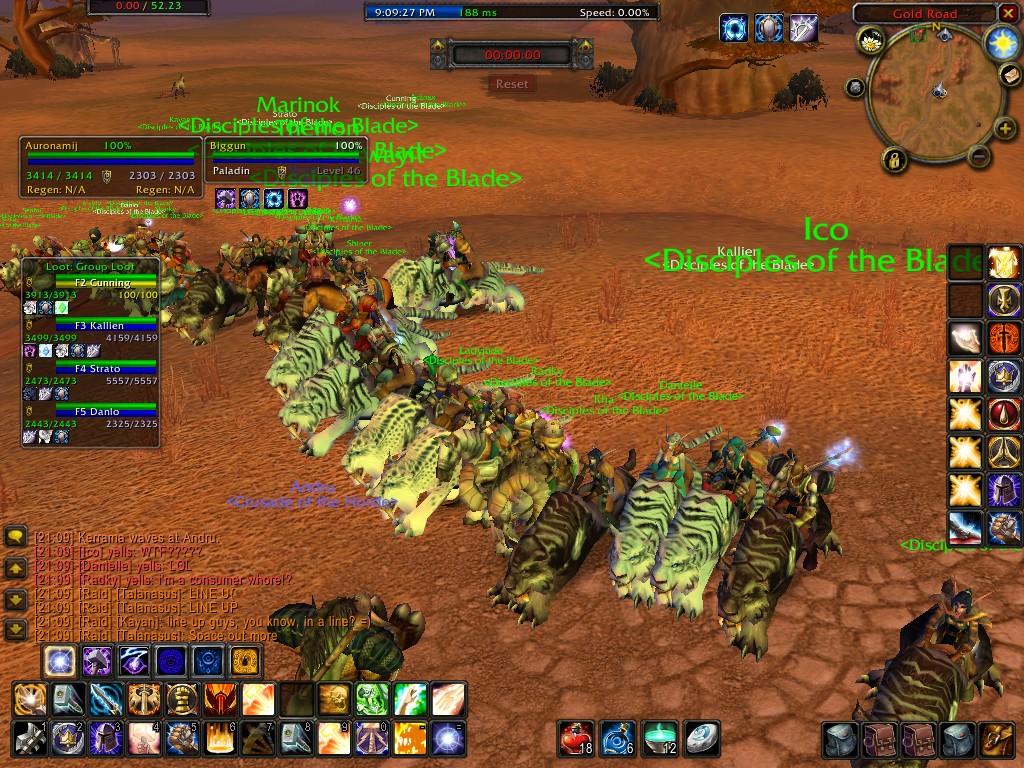Click the daisy flower tracking icon
Viewport: 1024px width, 768px height.
pos(870,41)
